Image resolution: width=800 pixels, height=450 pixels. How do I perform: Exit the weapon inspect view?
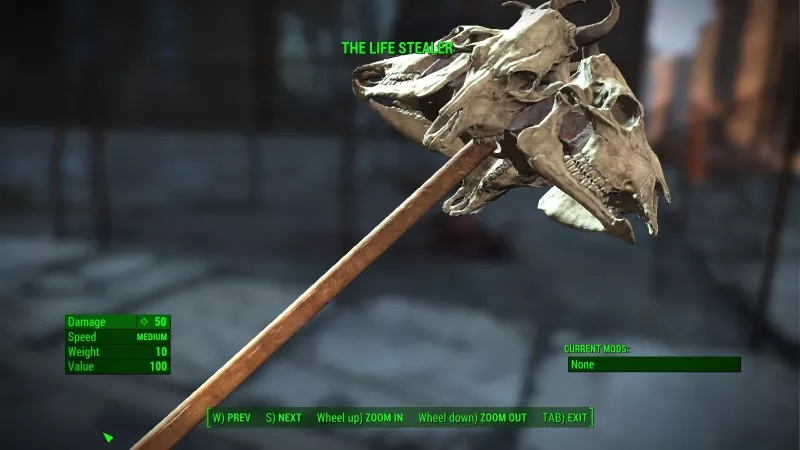point(565,417)
